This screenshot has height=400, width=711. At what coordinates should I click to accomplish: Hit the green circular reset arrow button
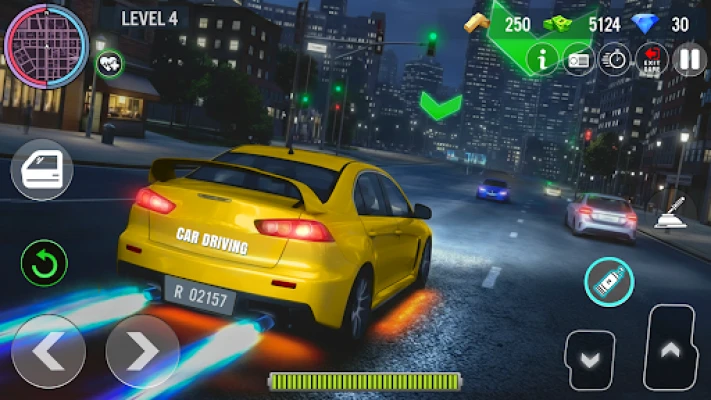(44, 264)
